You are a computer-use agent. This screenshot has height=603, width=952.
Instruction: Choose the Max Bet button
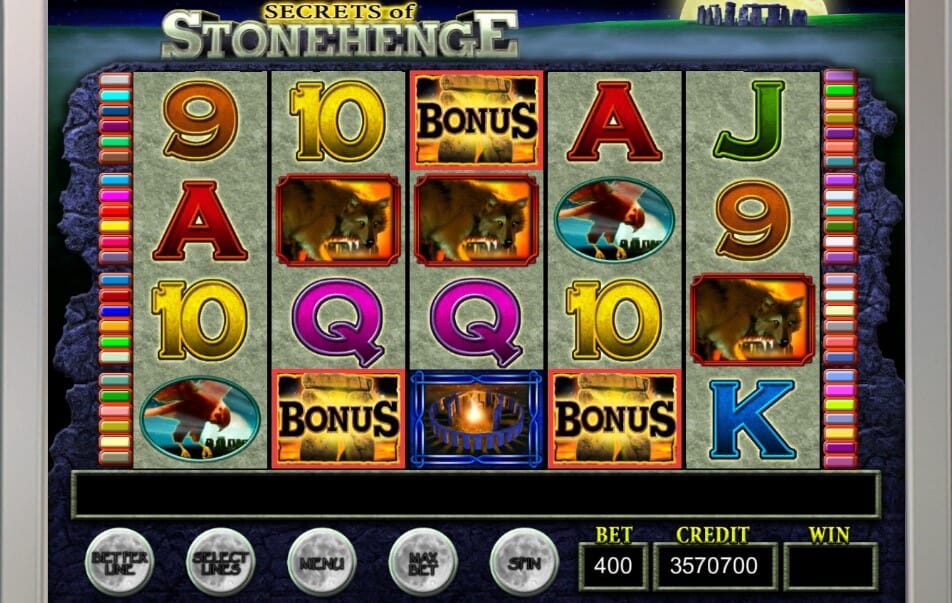pyautogui.click(x=423, y=562)
